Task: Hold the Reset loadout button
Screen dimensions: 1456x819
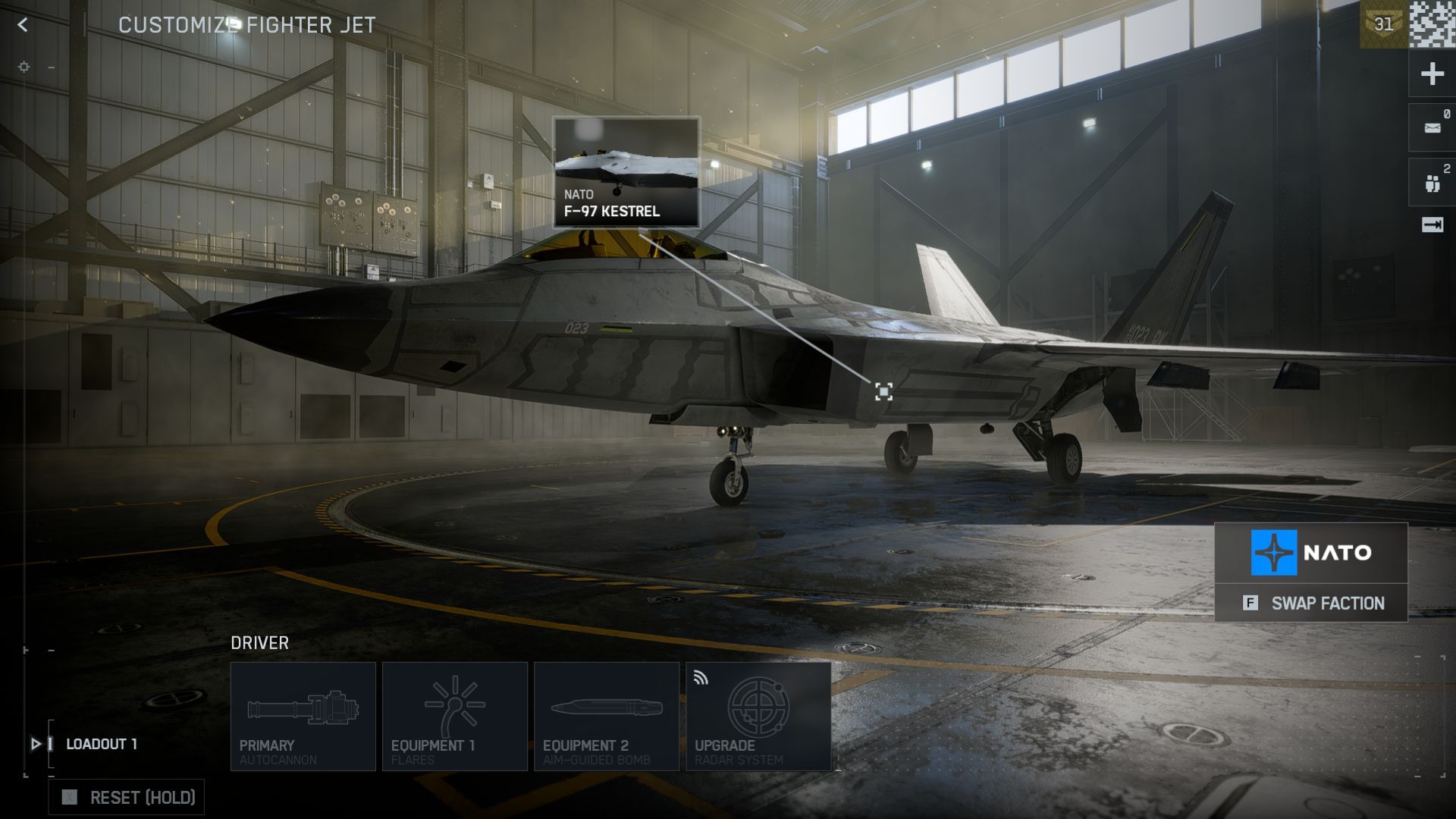Action: pos(127,798)
